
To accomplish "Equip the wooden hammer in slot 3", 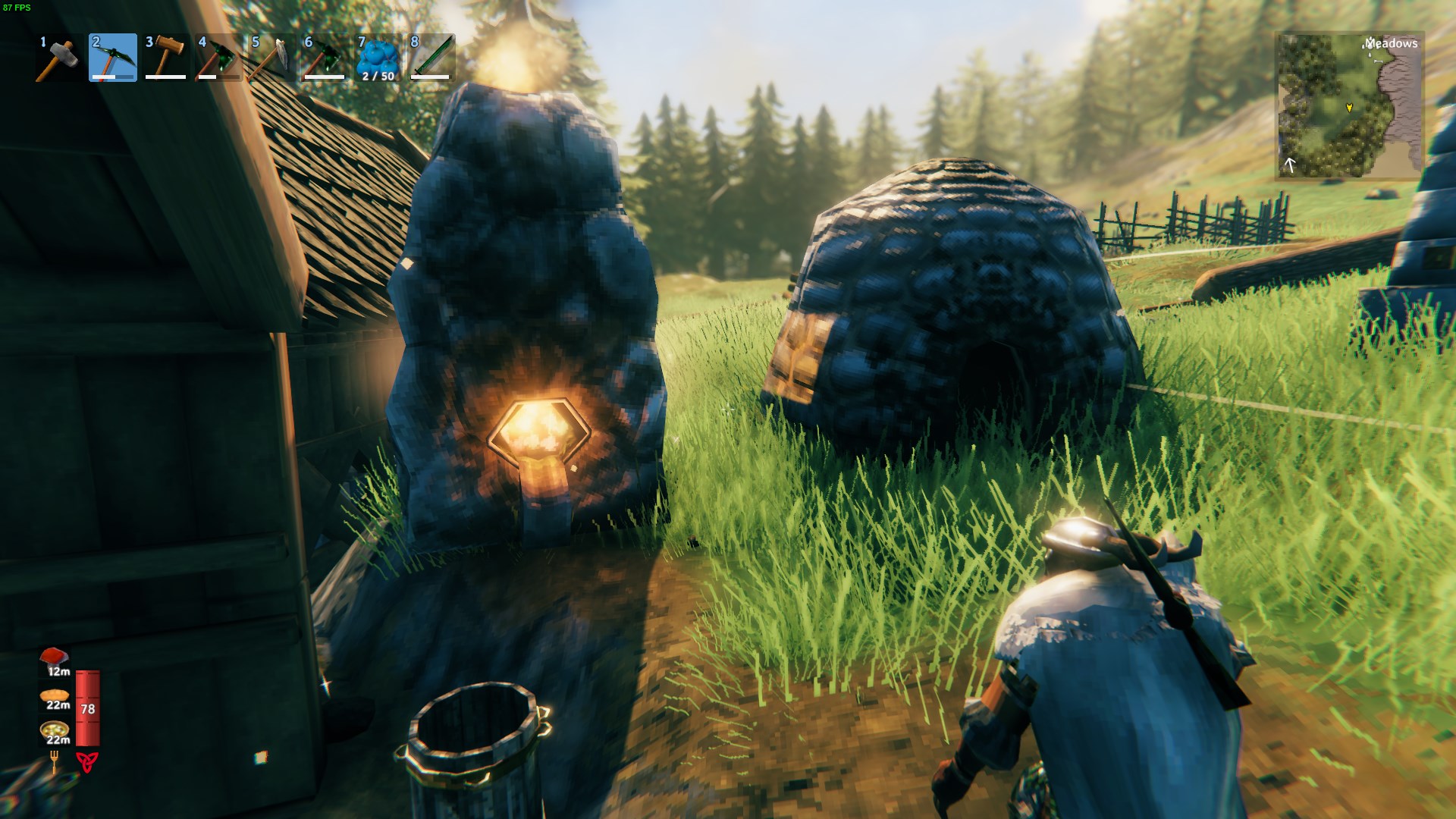I will 166,58.
